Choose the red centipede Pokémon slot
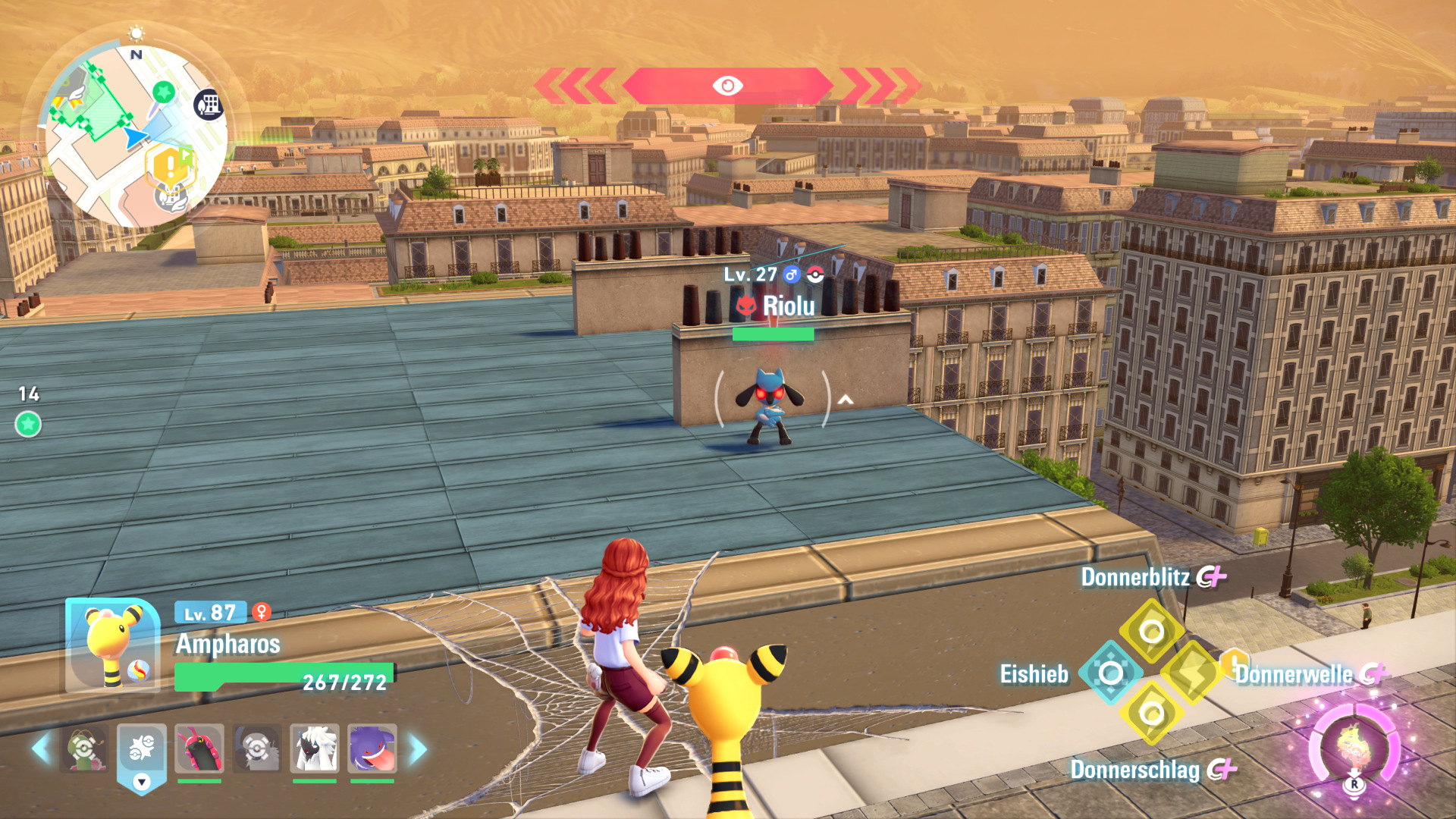The image size is (1456, 819). coord(199,748)
